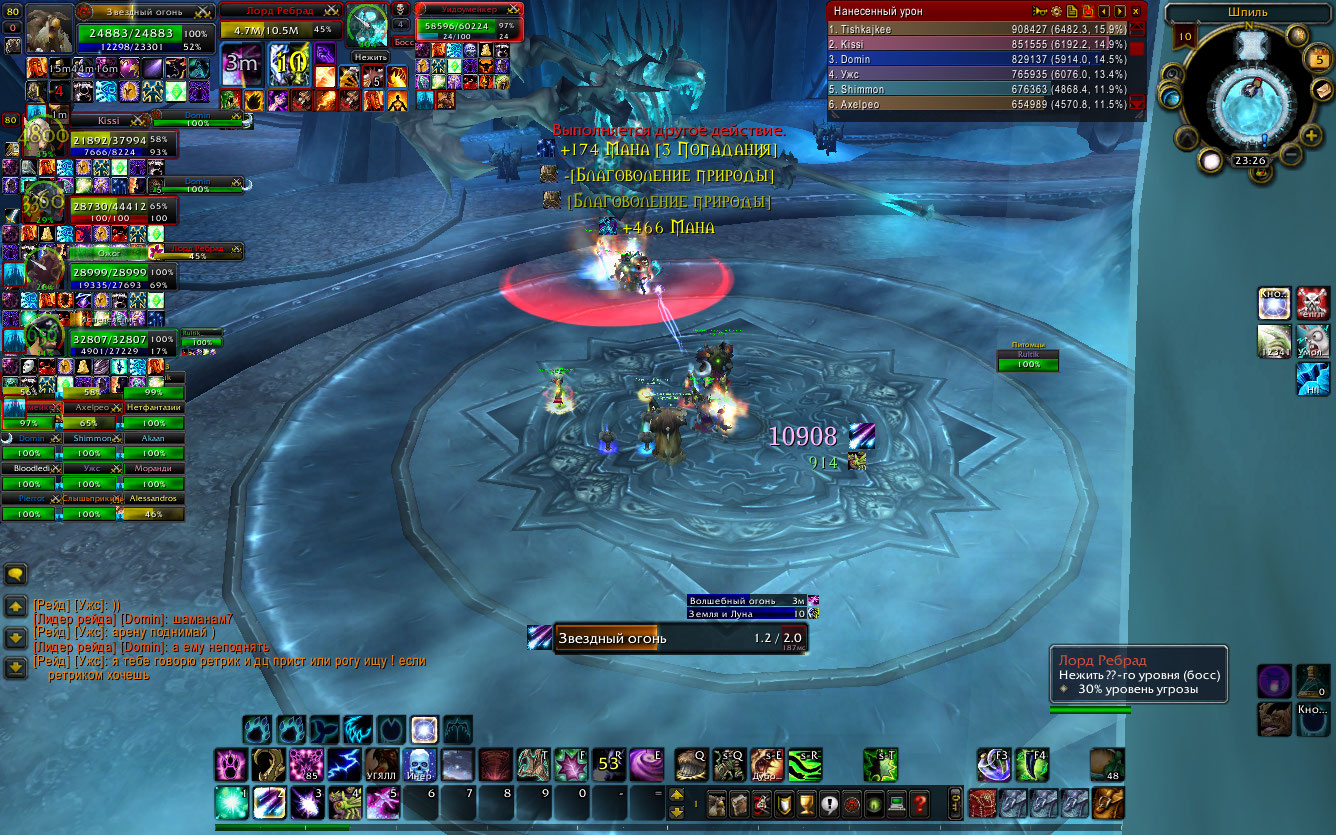
Task: Open the calendar button showing 5
Action: [x=1319, y=59]
